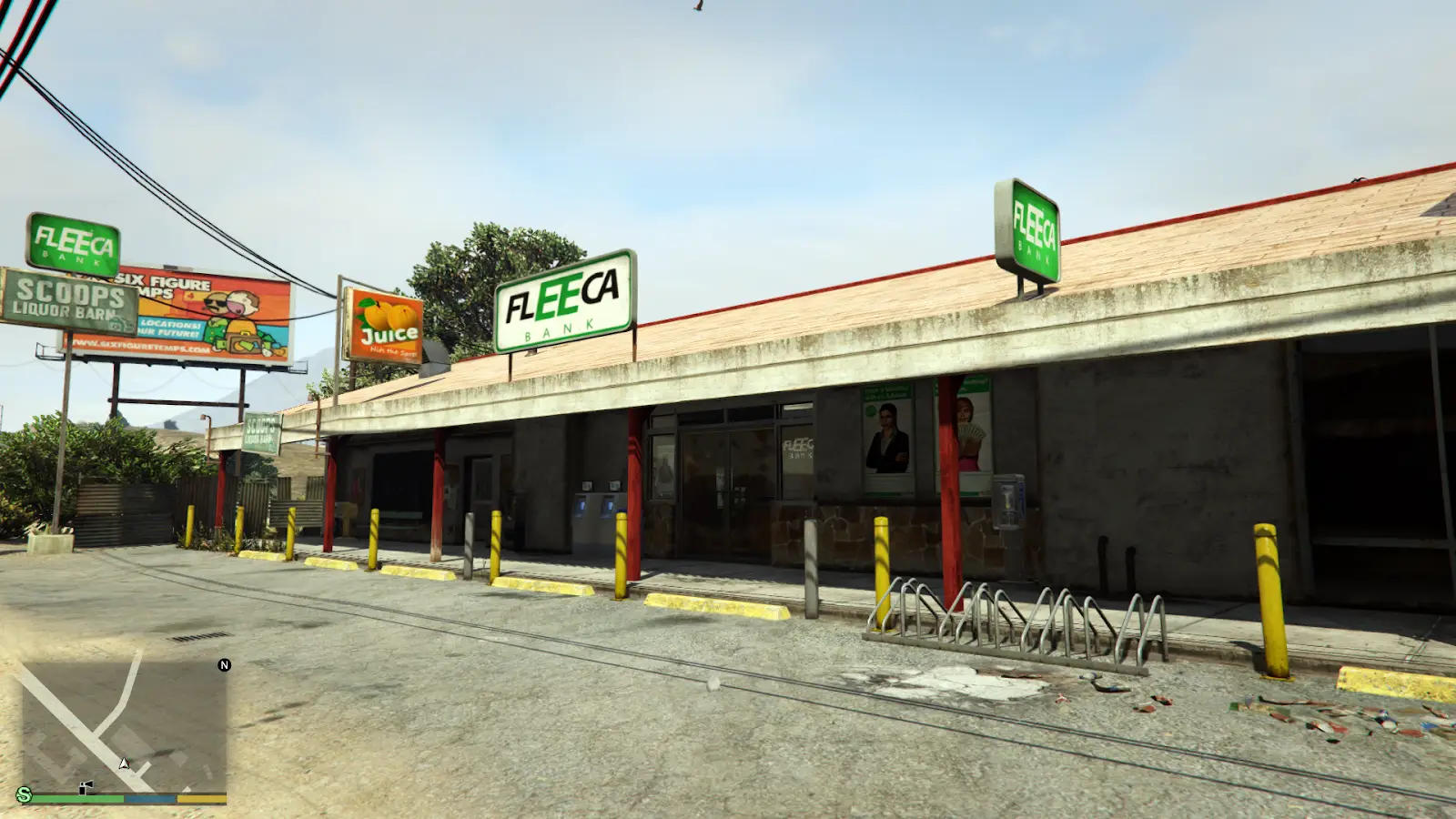Click the green S savings blip
Image resolution: width=1456 pixels, height=819 pixels.
(x=25, y=794)
